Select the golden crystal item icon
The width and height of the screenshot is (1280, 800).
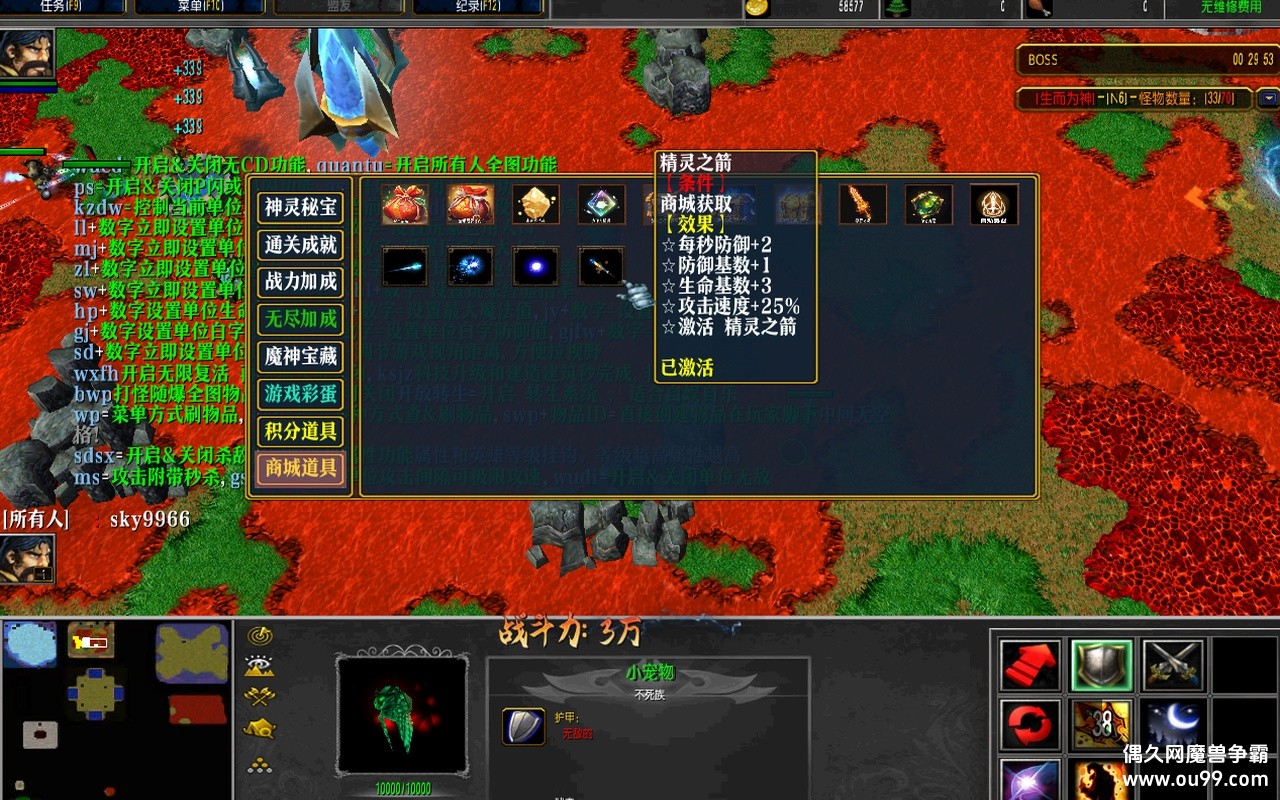535,203
